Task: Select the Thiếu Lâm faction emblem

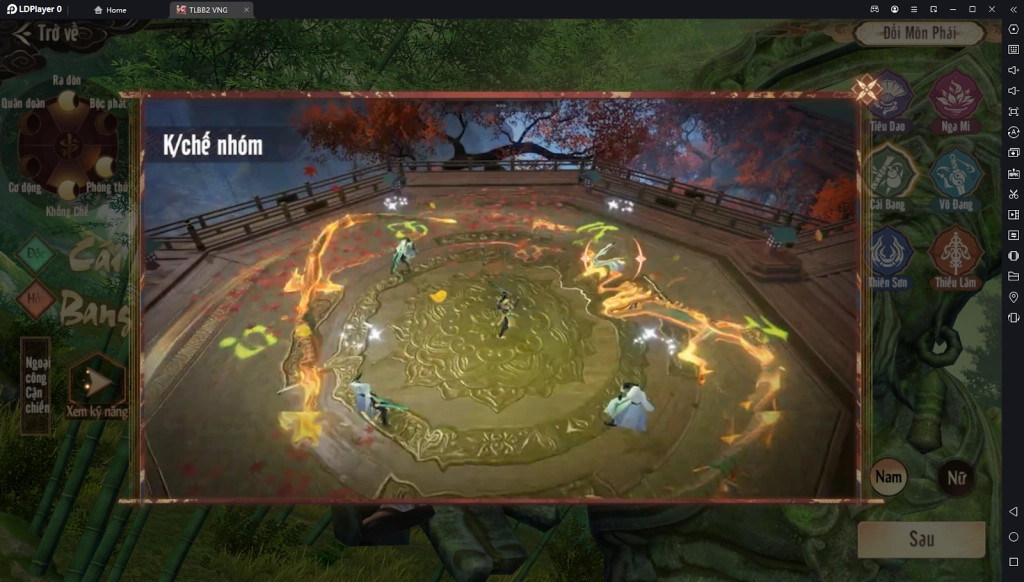Action: 955,254
